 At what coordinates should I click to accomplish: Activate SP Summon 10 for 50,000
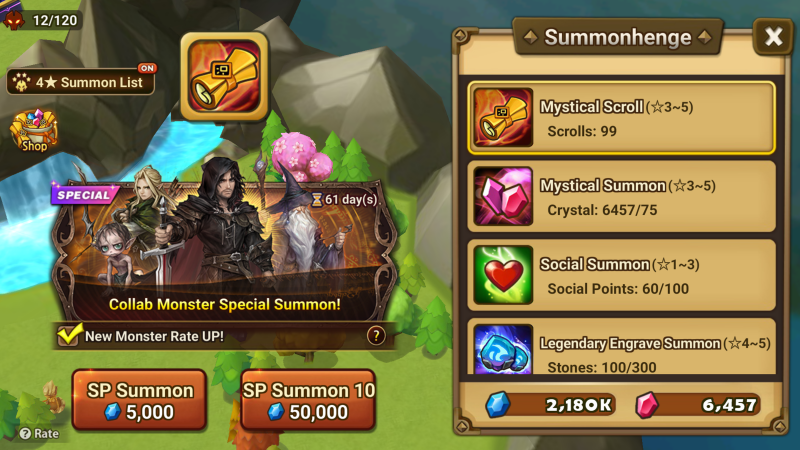(x=308, y=400)
